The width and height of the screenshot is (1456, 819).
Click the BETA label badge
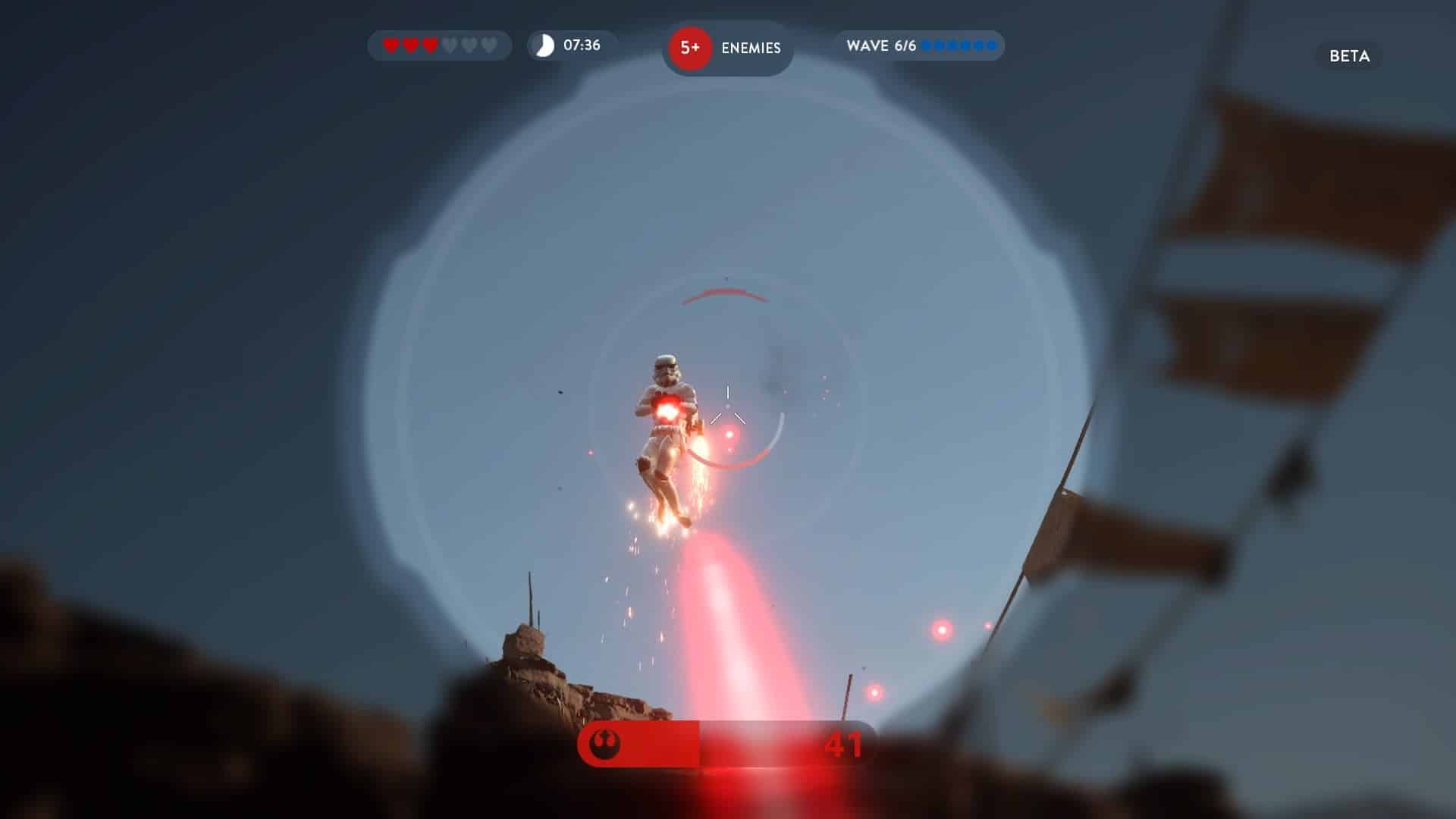pyautogui.click(x=1349, y=56)
